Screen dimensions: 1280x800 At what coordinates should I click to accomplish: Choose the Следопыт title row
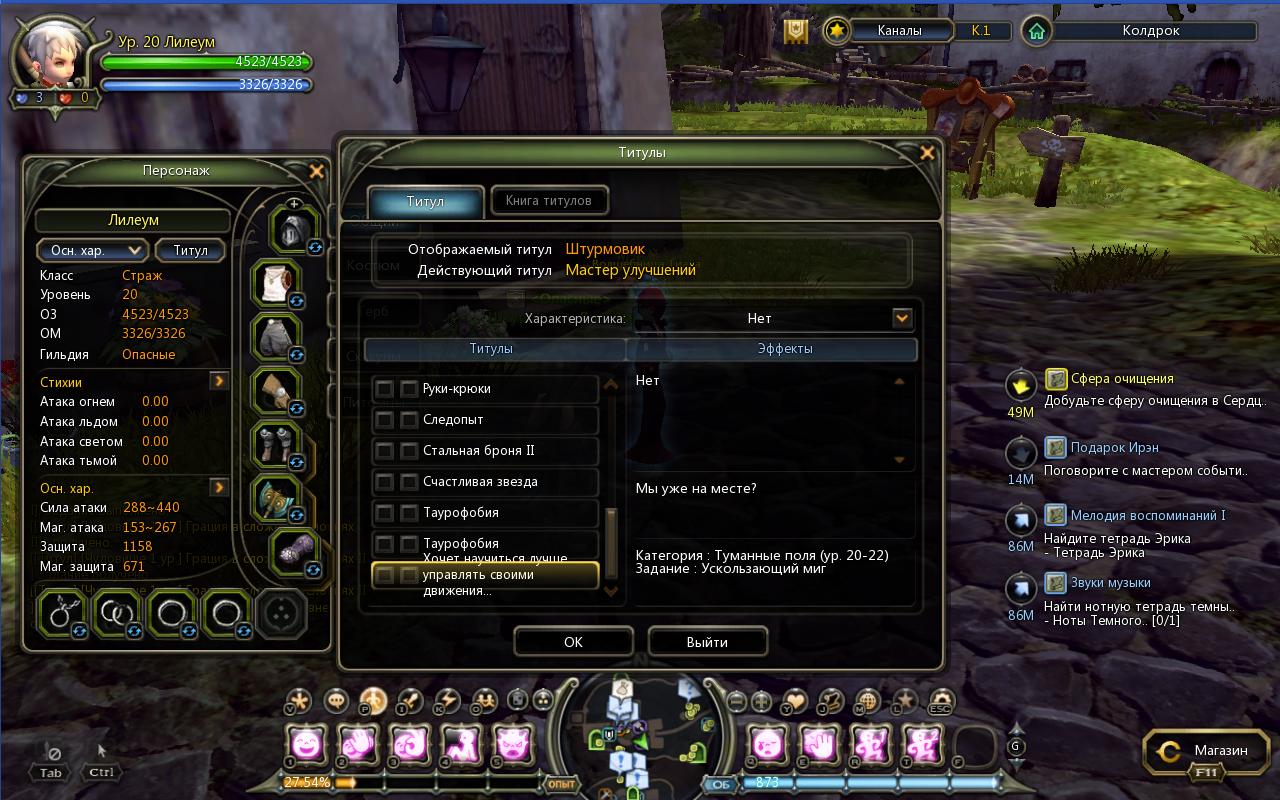485,420
